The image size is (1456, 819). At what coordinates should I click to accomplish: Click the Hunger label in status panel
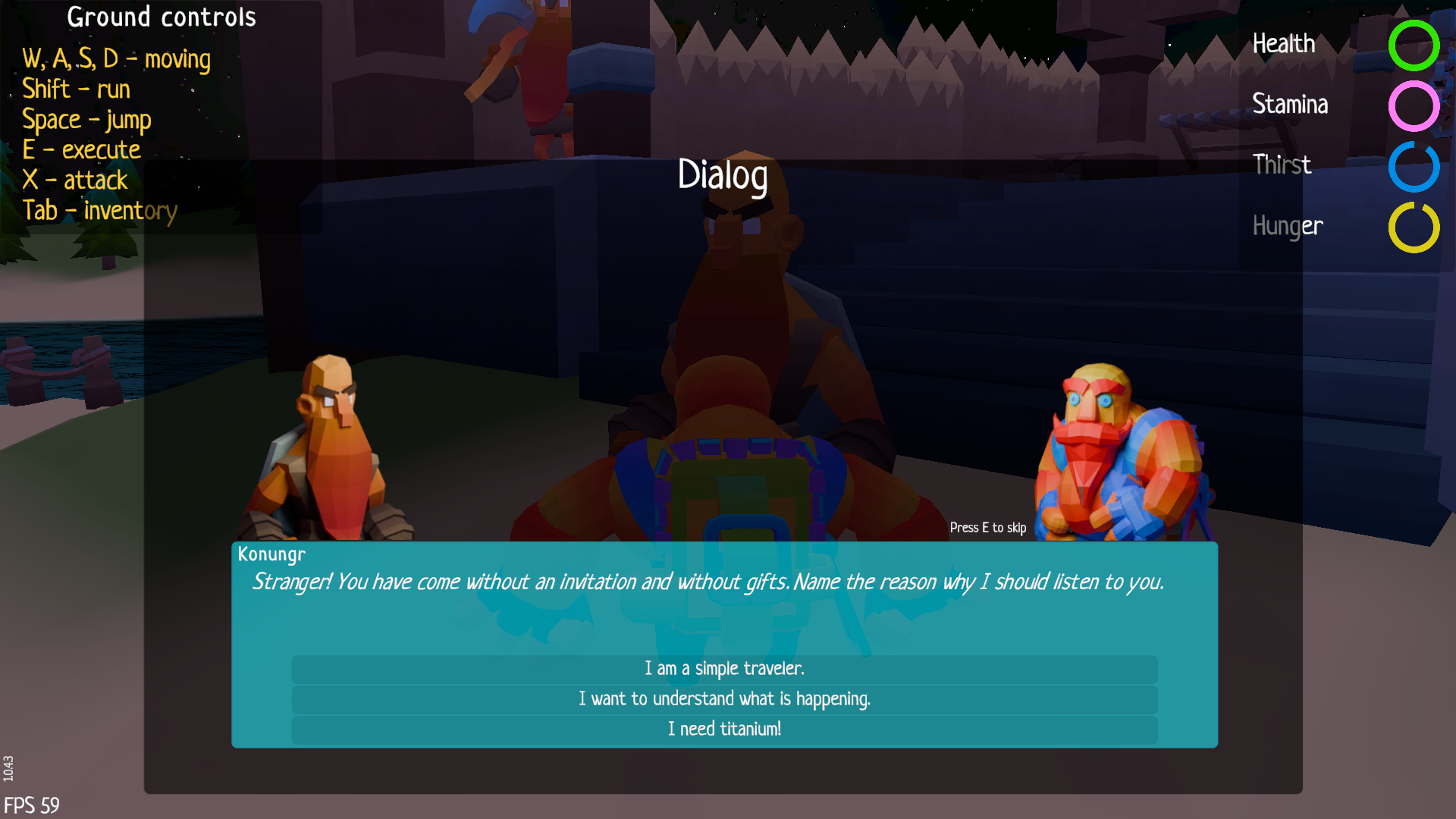(x=1287, y=225)
